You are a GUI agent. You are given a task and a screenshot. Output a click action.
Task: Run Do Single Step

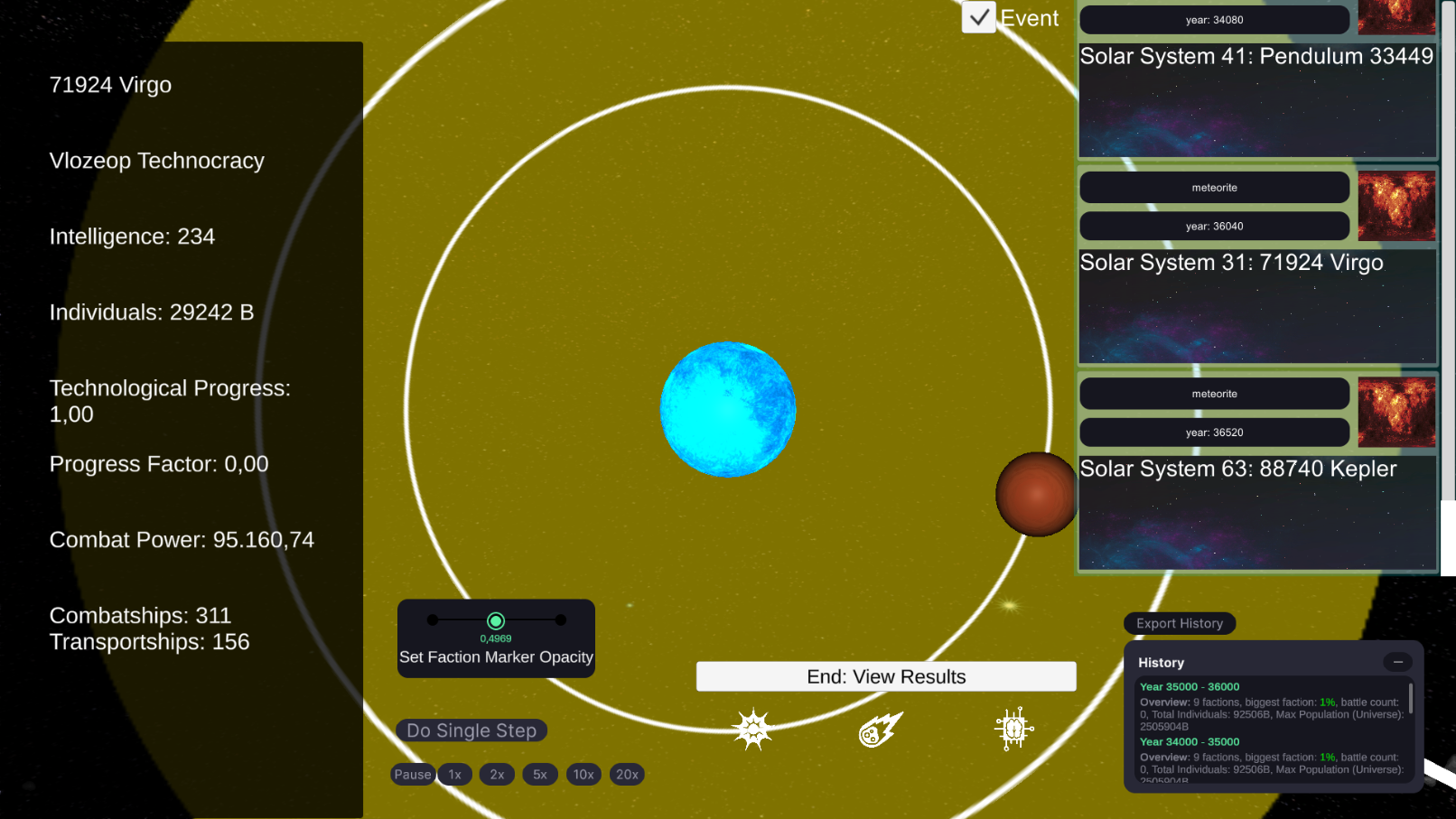click(471, 731)
